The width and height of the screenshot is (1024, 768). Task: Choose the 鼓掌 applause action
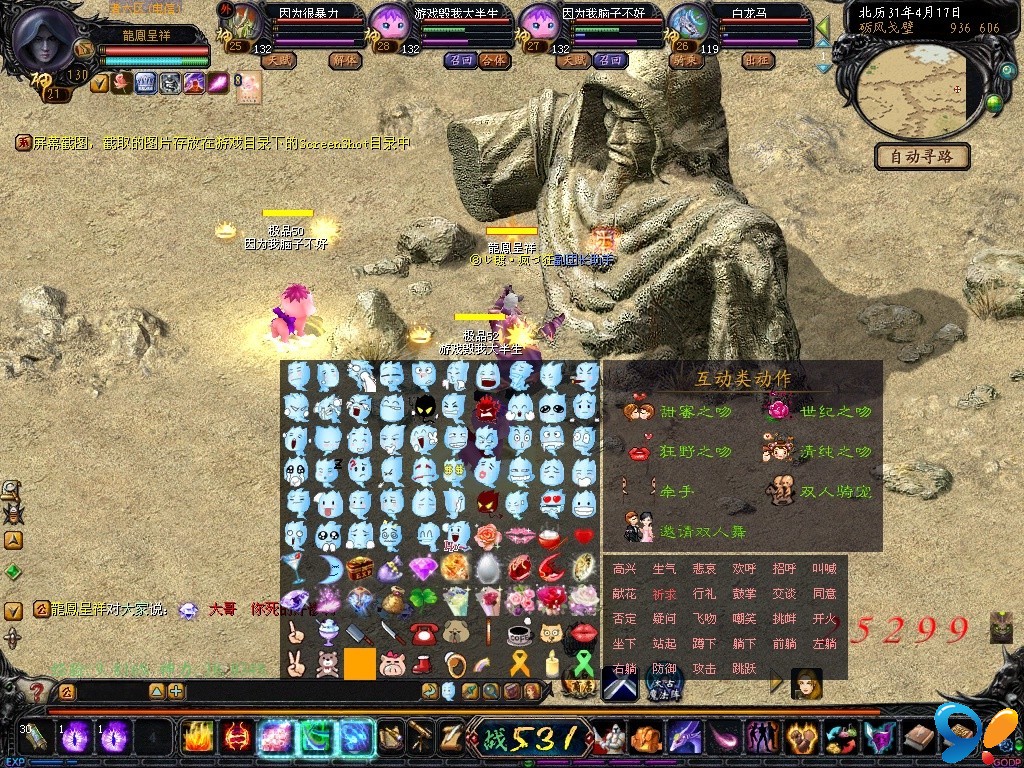(744, 594)
